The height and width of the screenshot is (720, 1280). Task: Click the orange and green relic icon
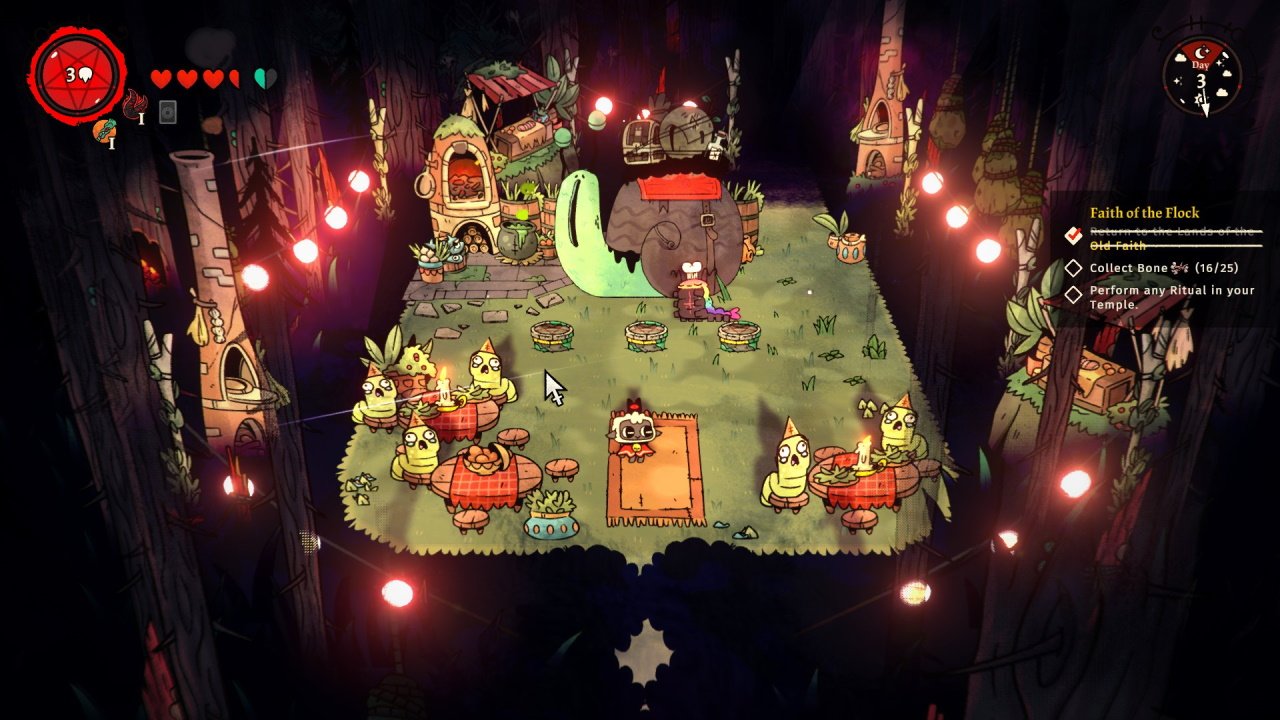pos(105,130)
